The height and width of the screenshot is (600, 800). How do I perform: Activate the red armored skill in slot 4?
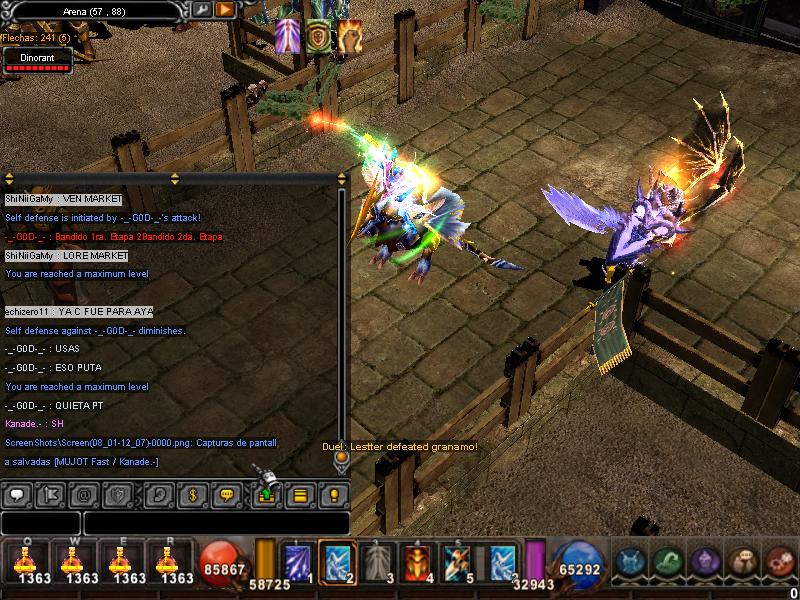point(417,561)
